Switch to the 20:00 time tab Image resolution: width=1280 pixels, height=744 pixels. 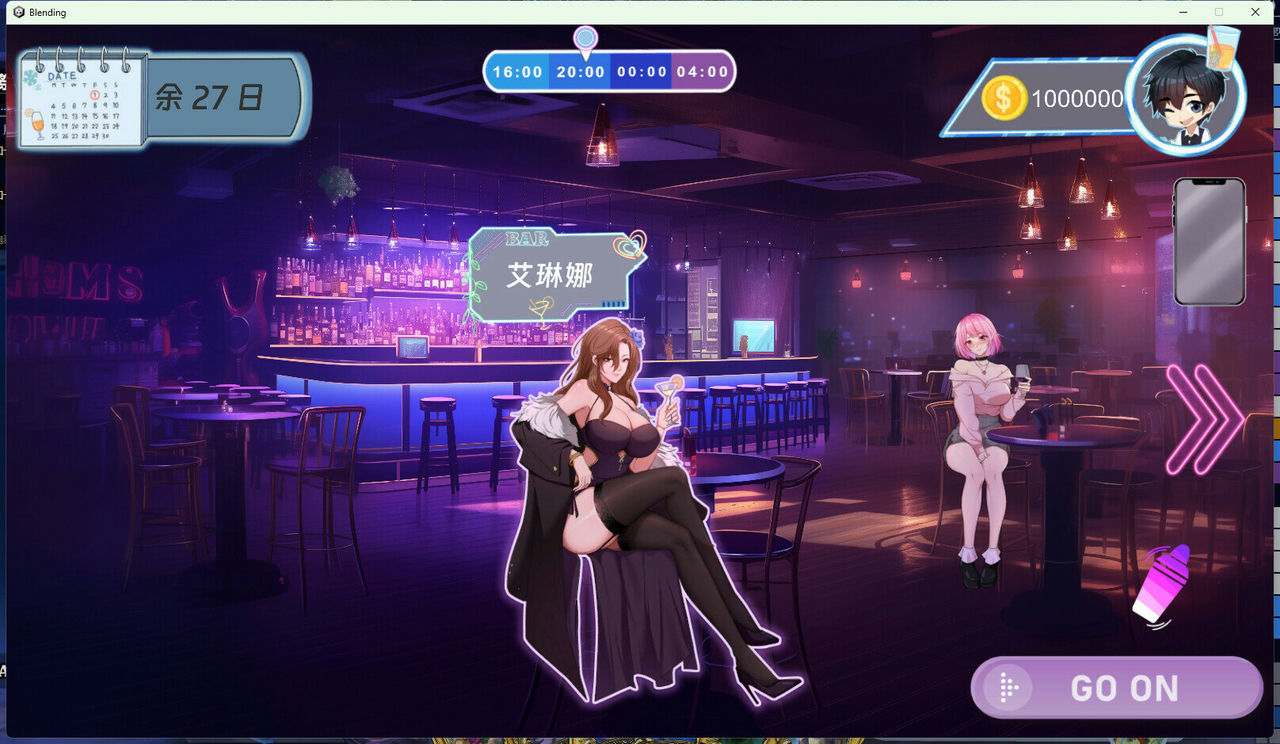pos(578,72)
